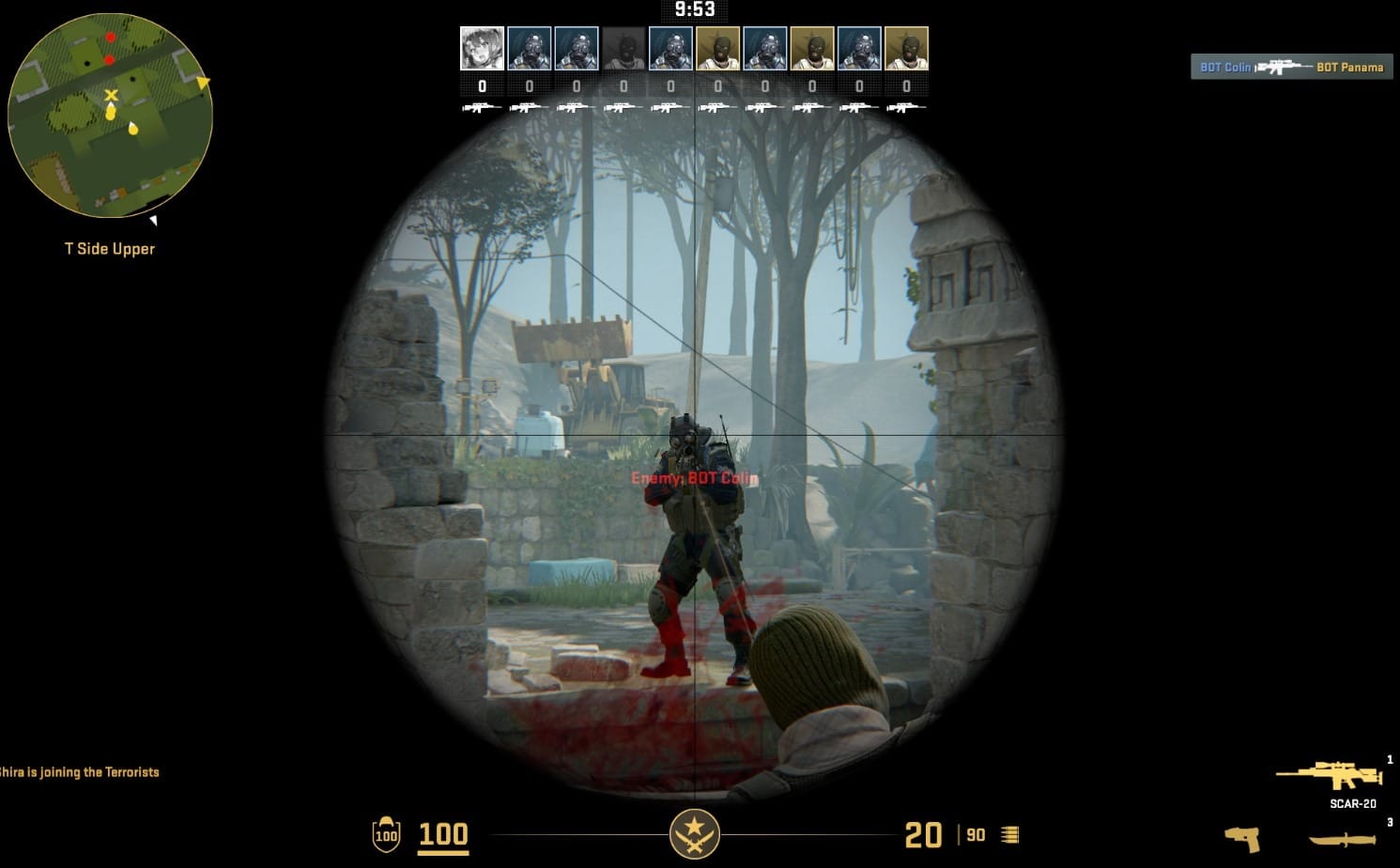This screenshot has height=868, width=1400.
Task: Select the greyed-out dead player avatar
Action: point(623,48)
